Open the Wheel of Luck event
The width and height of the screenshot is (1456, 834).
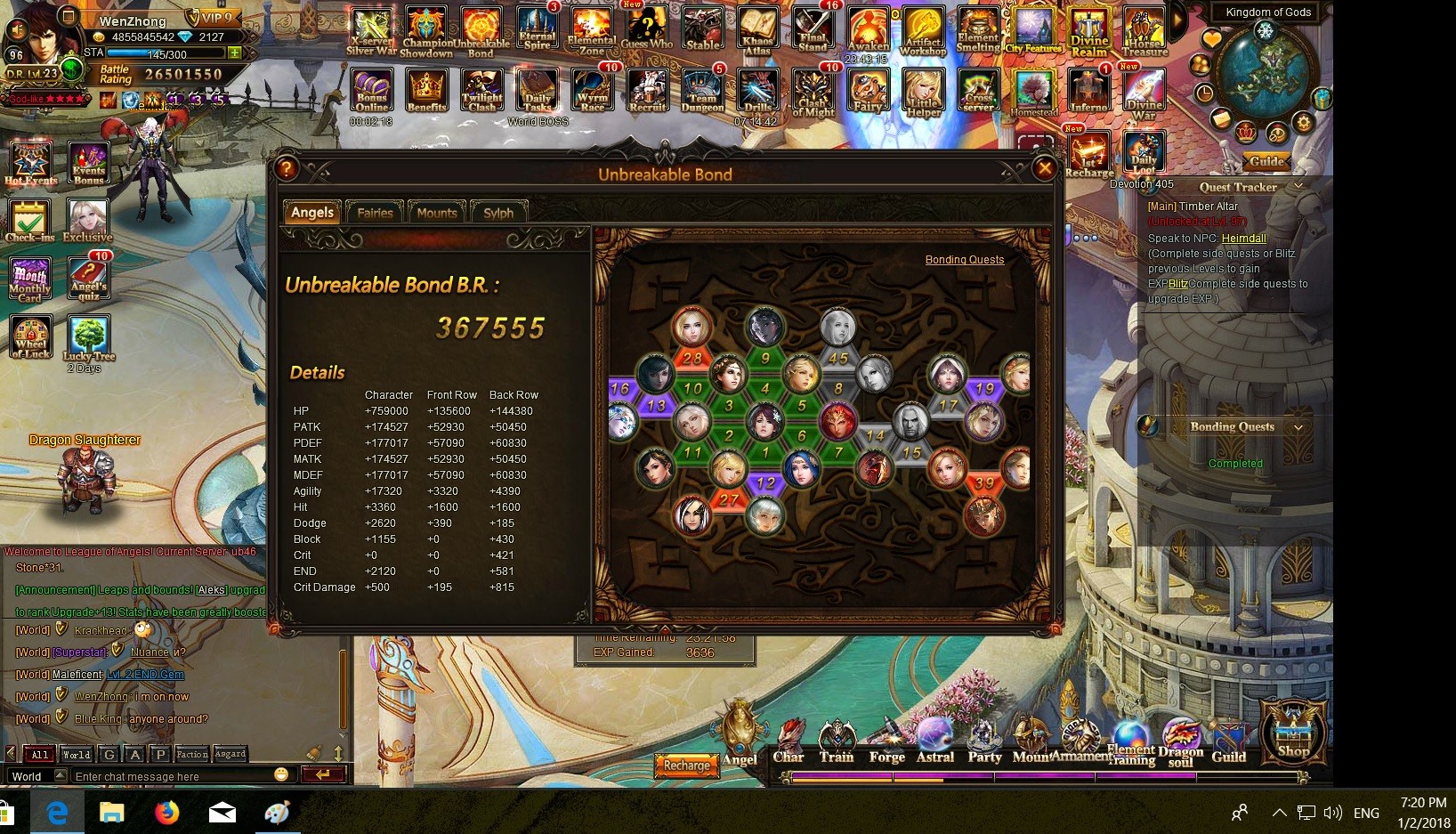pos(30,336)
